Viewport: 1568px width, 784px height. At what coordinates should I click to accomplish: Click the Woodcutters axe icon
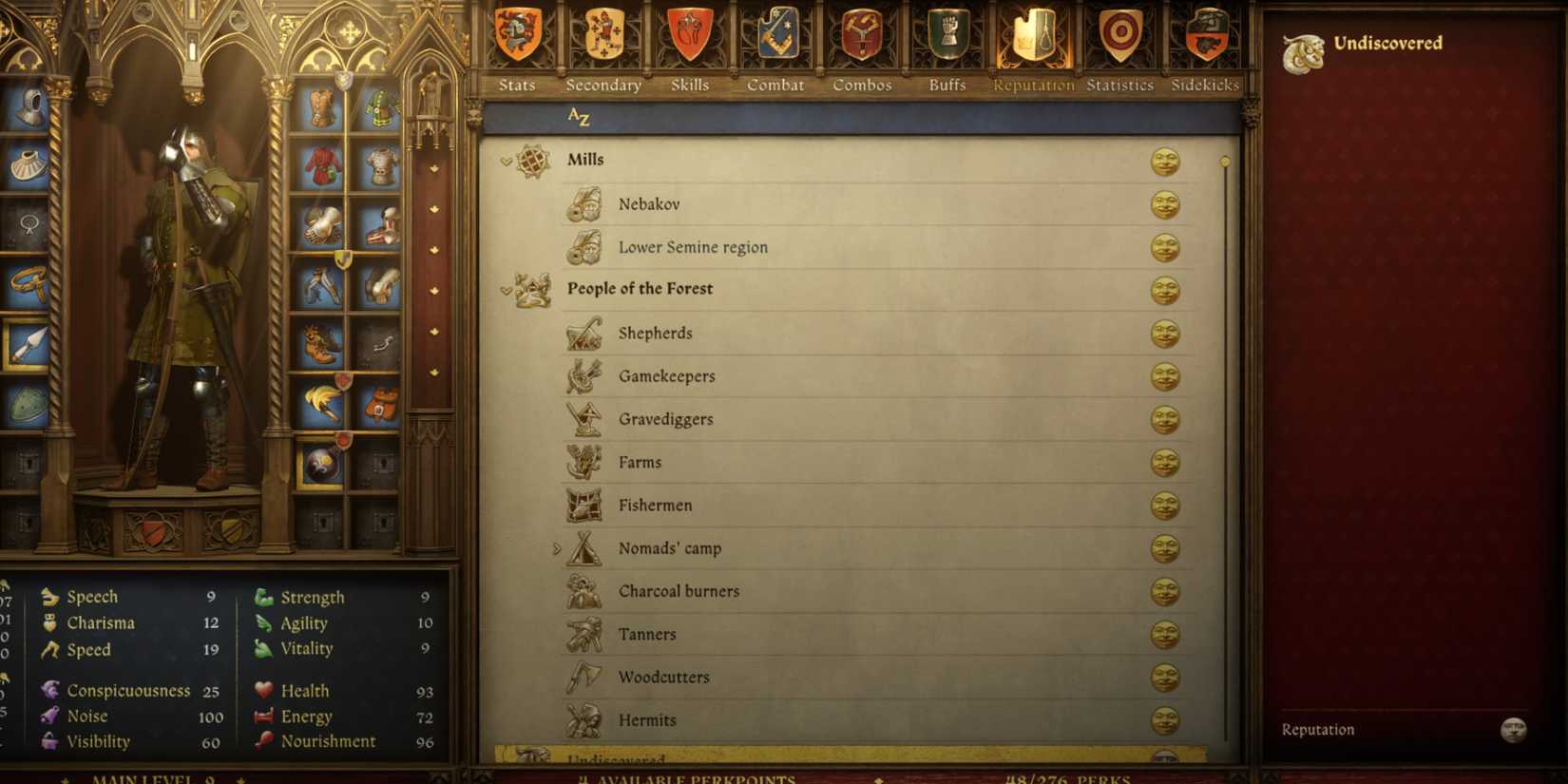[x=581, y=677]
